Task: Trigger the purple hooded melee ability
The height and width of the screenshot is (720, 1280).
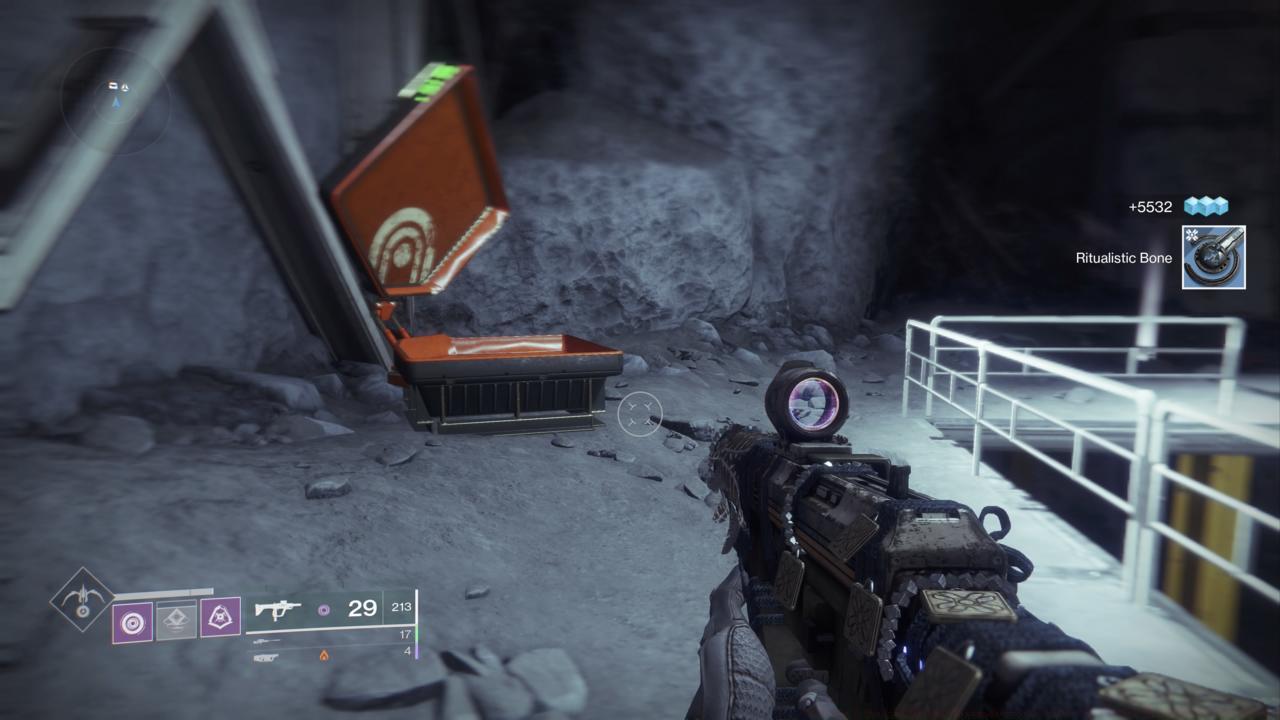Action: (220, 619)
